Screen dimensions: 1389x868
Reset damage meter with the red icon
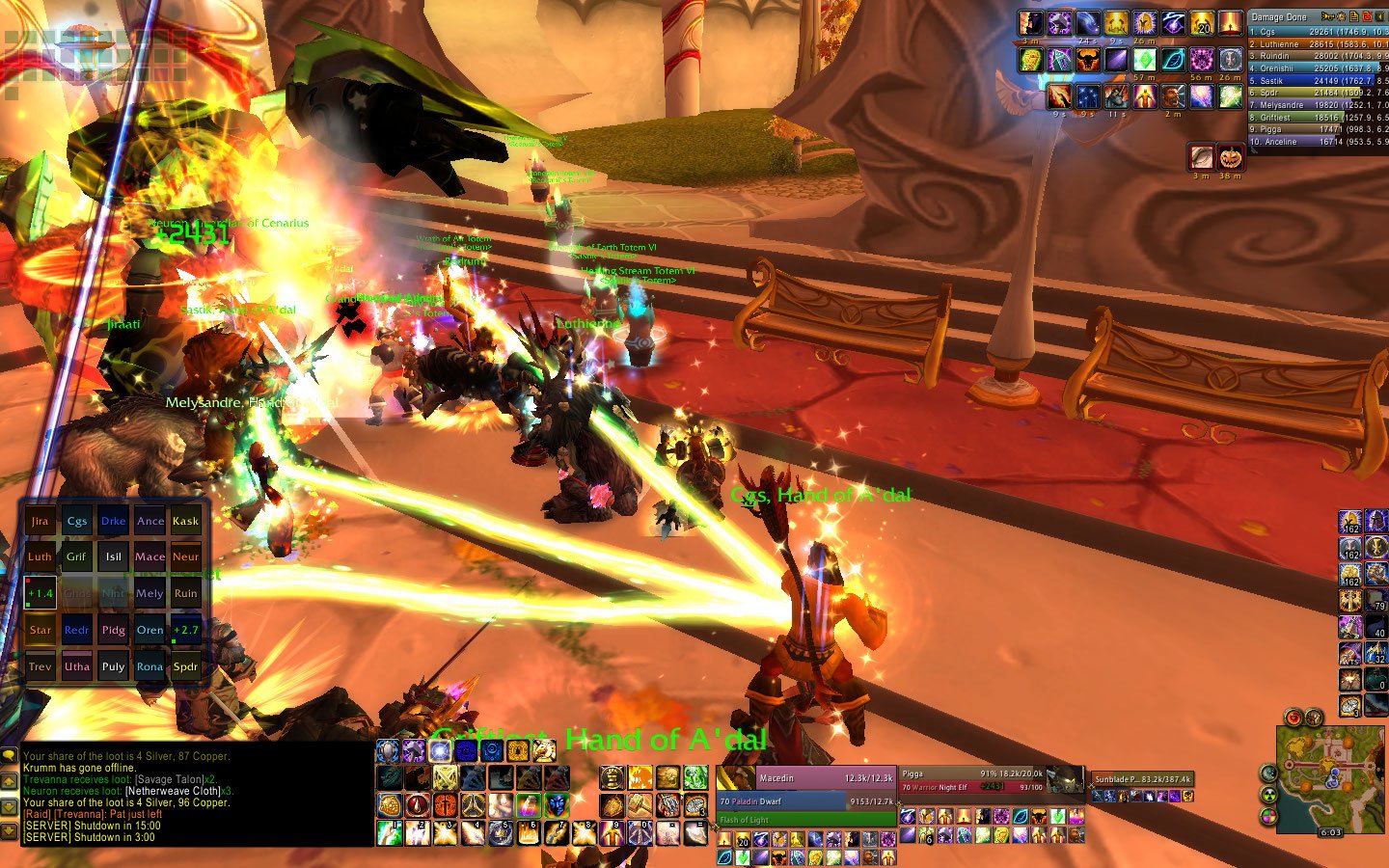pyautogui.click(x=1368, y=16)
